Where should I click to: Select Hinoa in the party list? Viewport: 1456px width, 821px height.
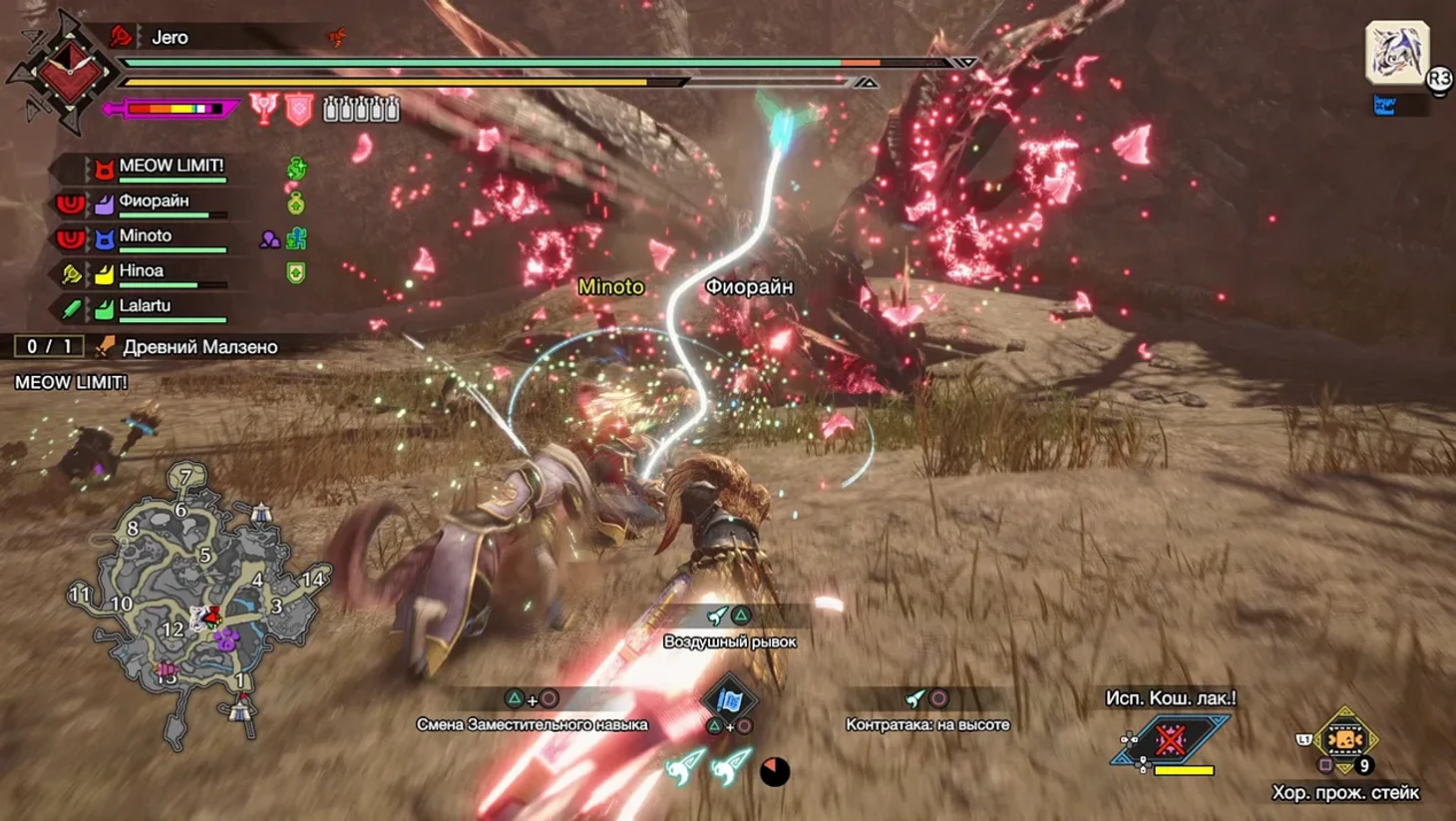tap(142, 271)
